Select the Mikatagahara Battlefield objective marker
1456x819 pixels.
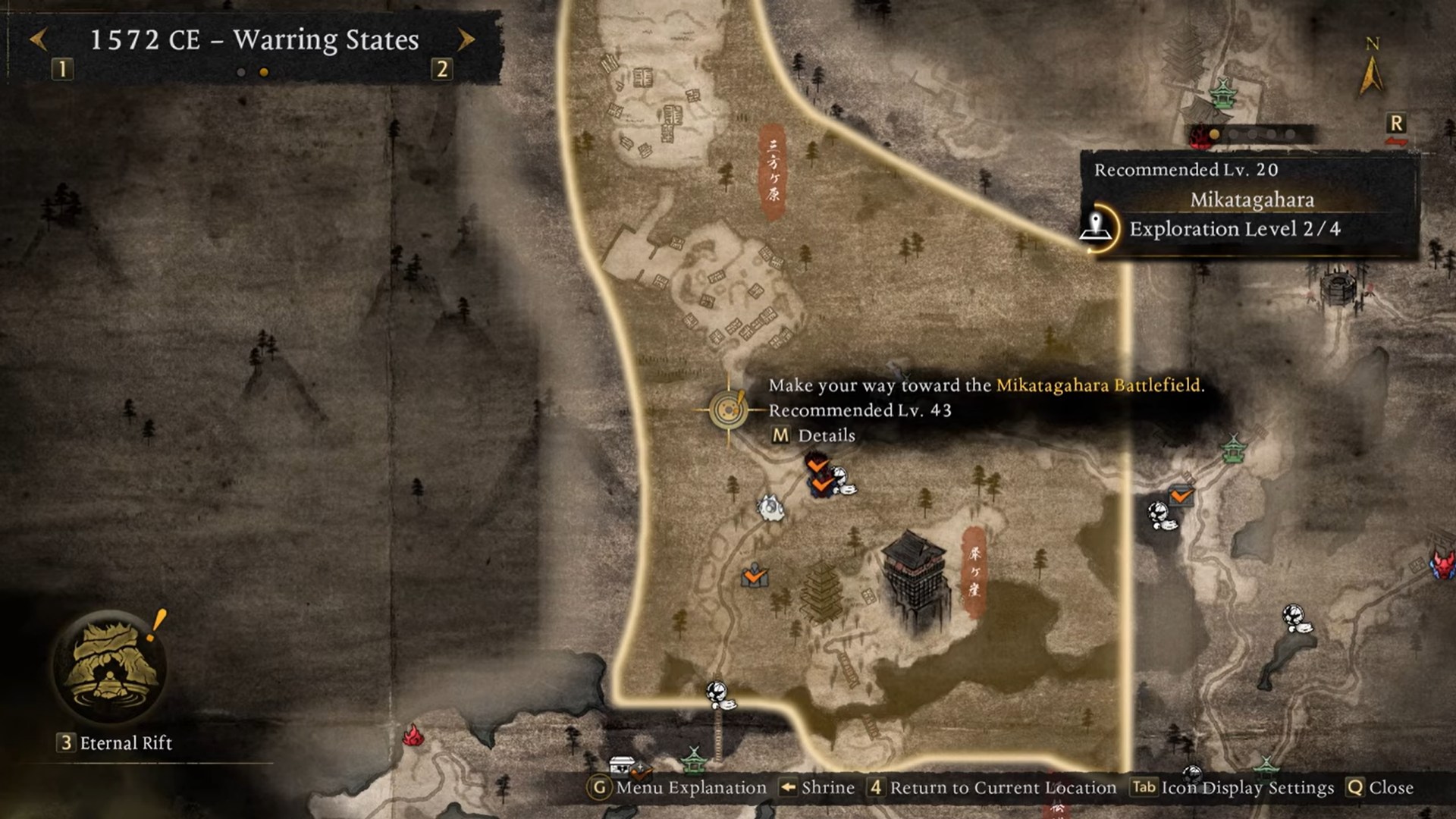[x=728, y=410]
